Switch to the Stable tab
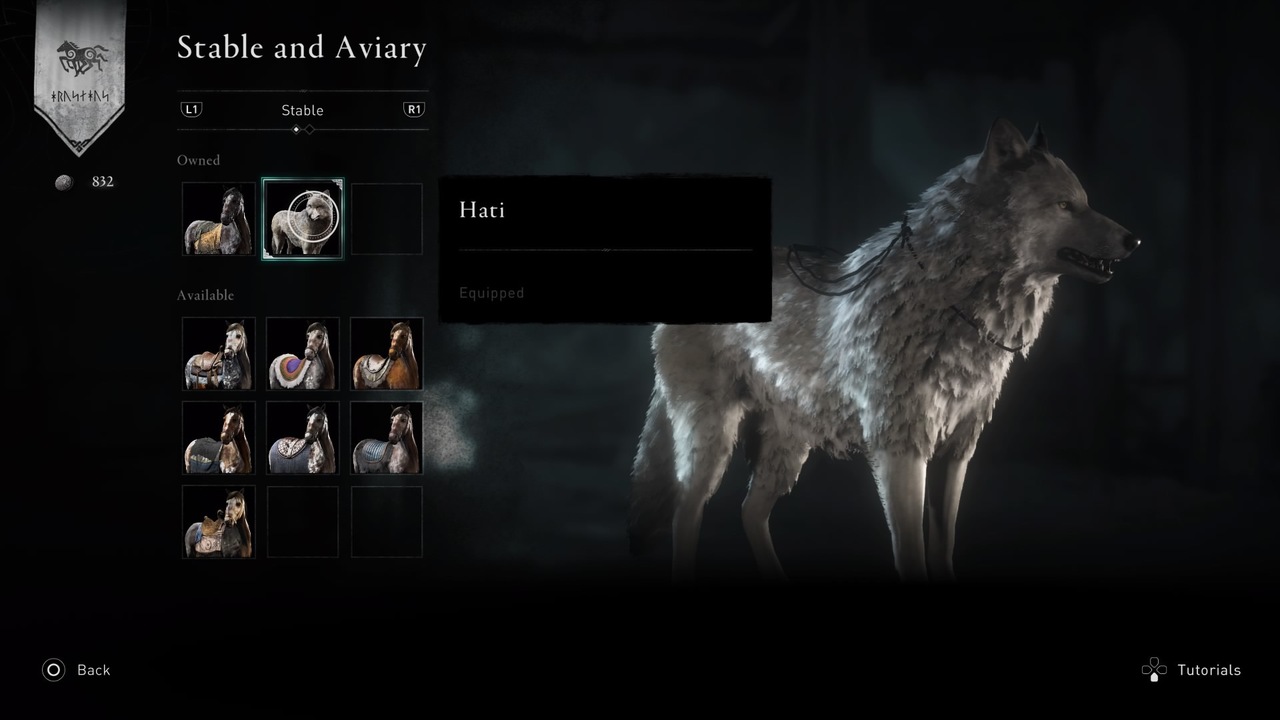1280x720 pixels. click(x=302, y=110)
